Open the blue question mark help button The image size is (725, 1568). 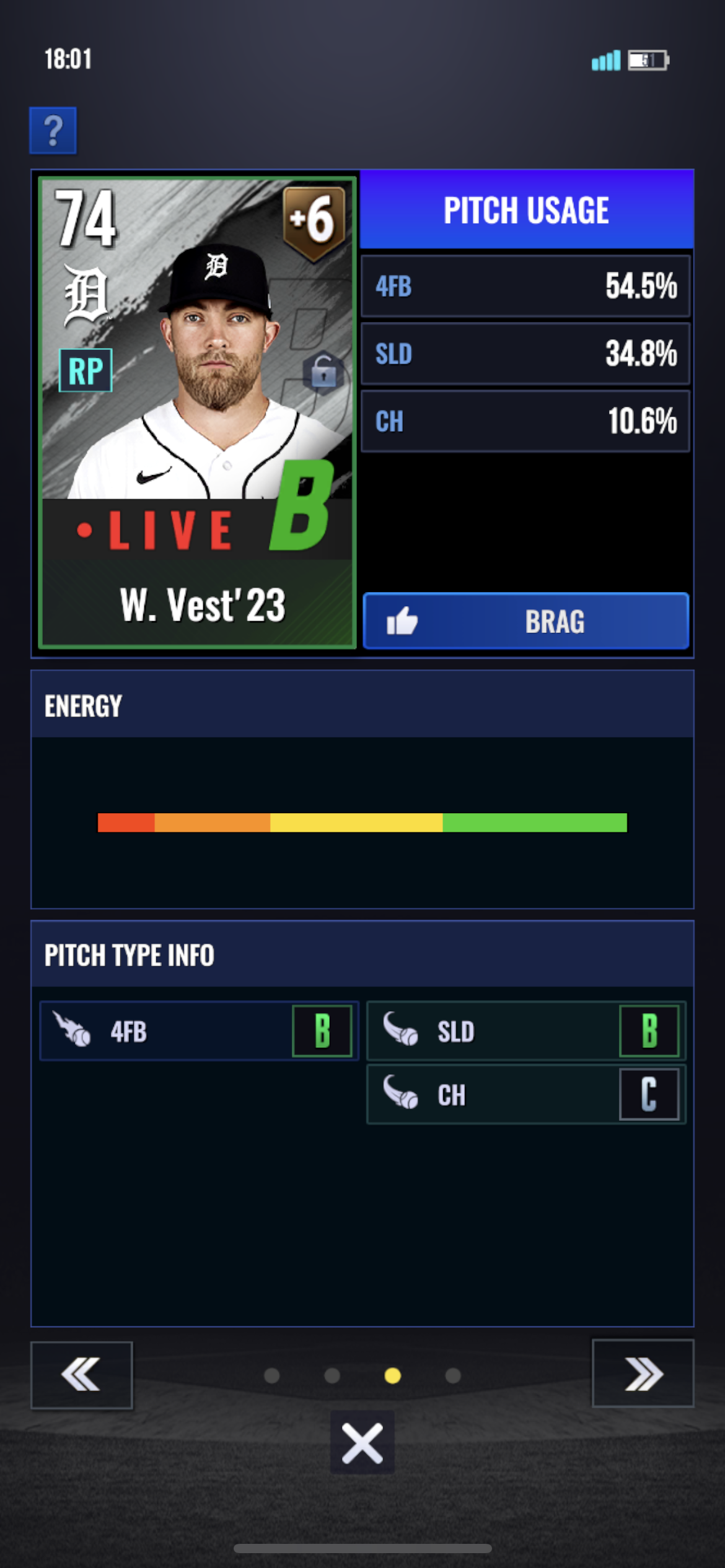53,131
